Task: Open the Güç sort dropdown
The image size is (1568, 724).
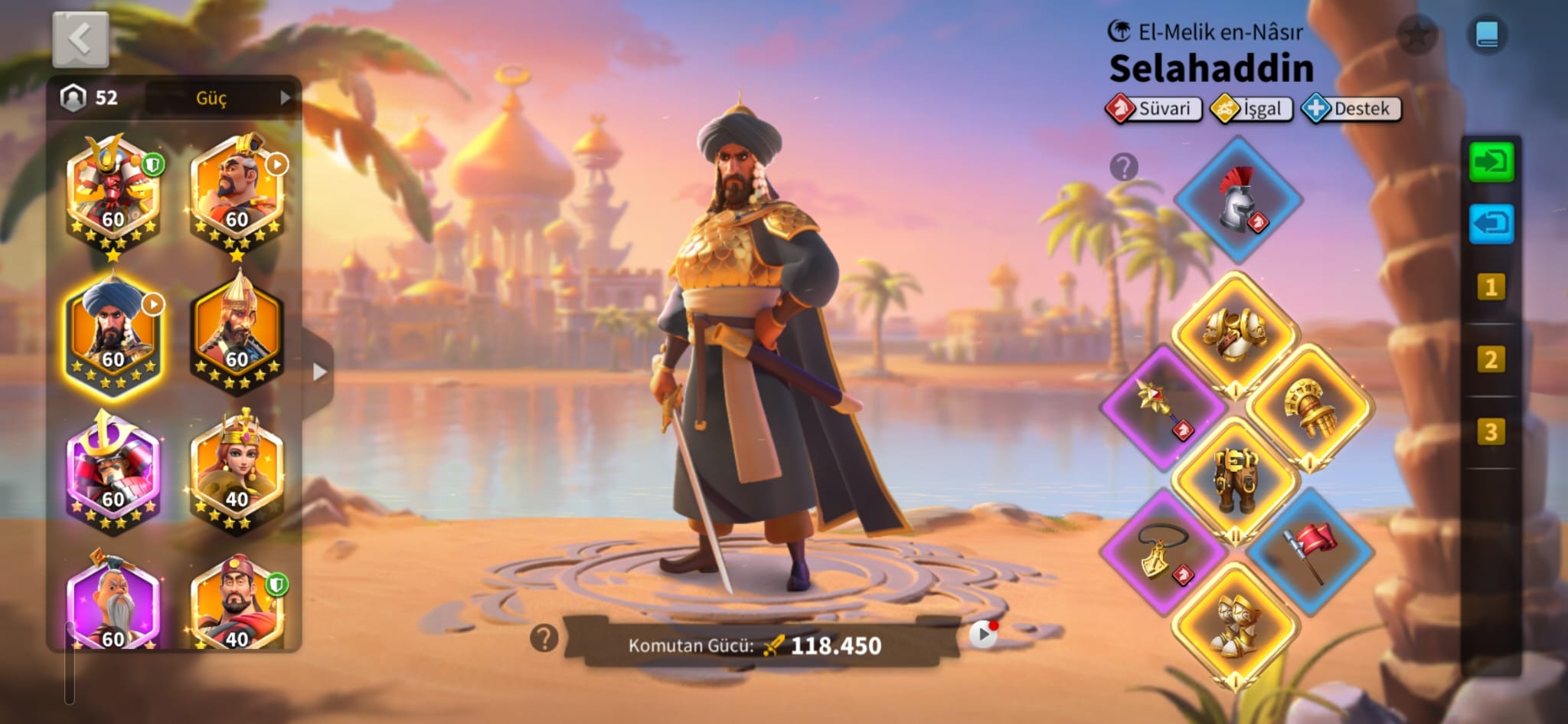Action: coord(220,98)
